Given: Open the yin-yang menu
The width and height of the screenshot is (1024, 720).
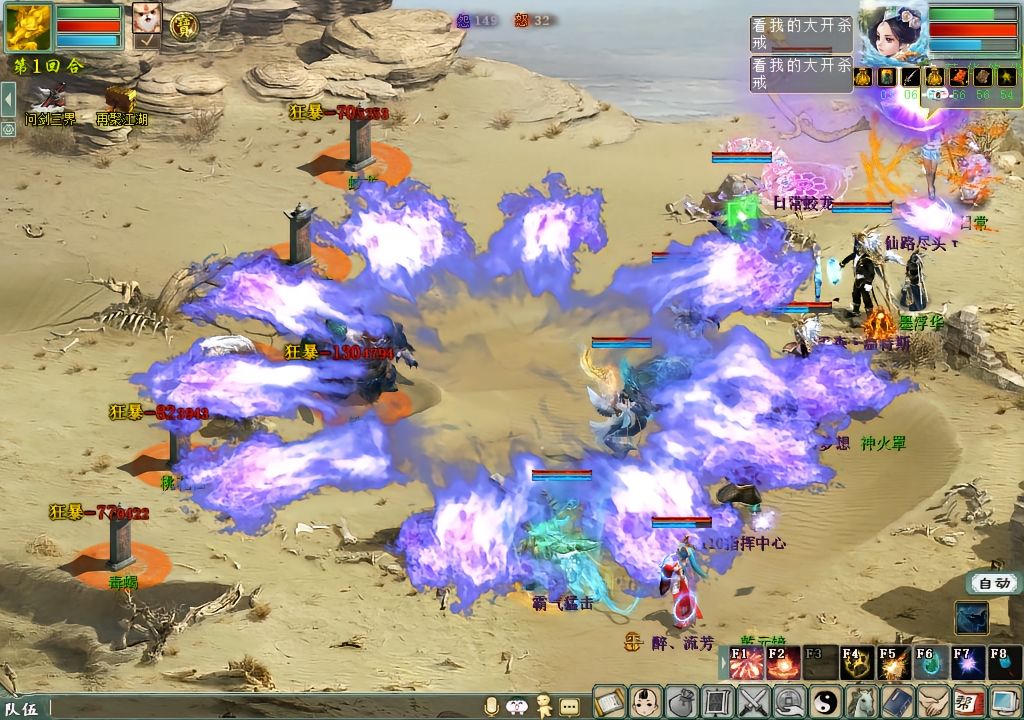Looking at the screenshot, I should pos(824,701).
